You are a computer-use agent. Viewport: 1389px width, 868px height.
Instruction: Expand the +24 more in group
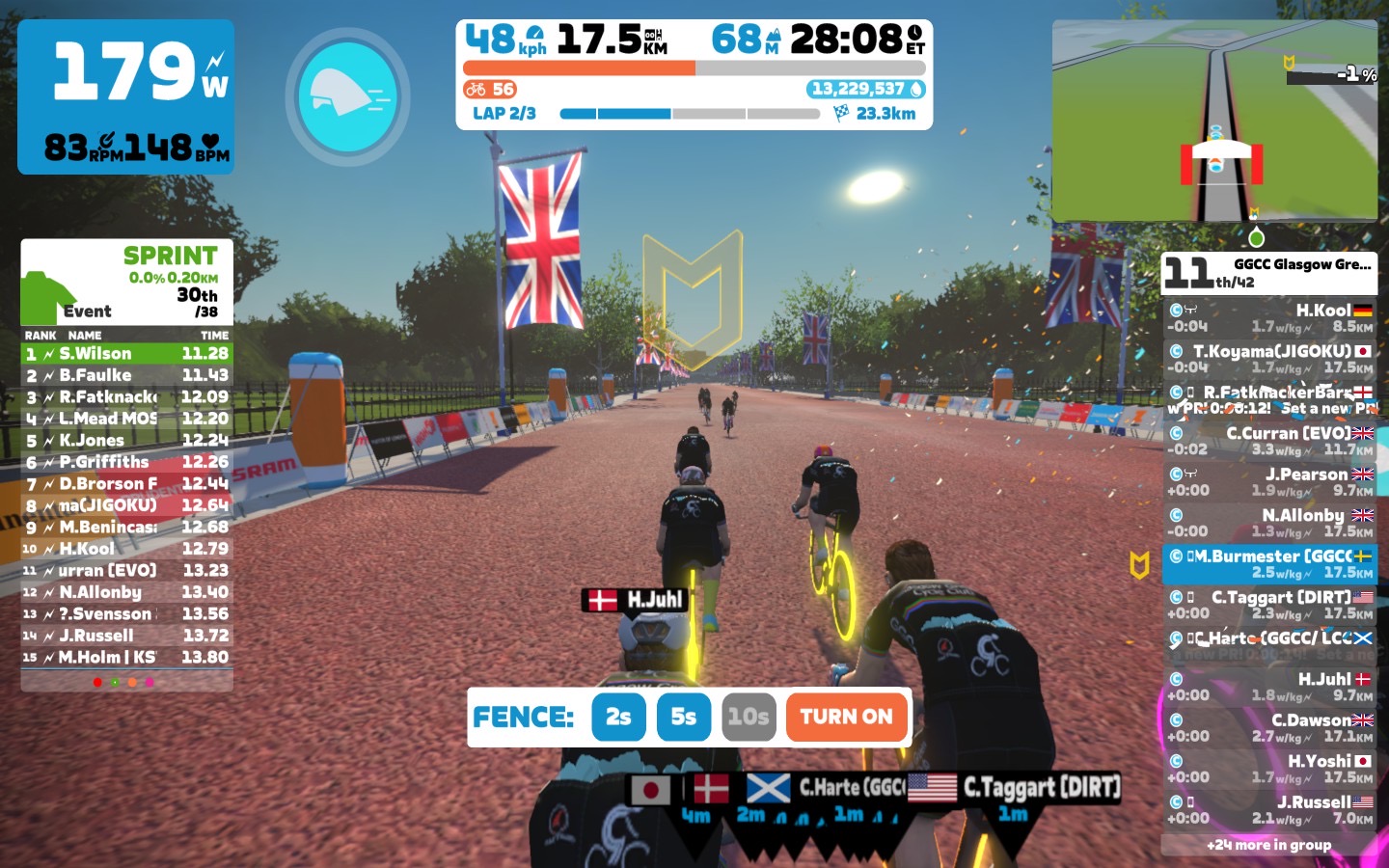(1268, 845)
